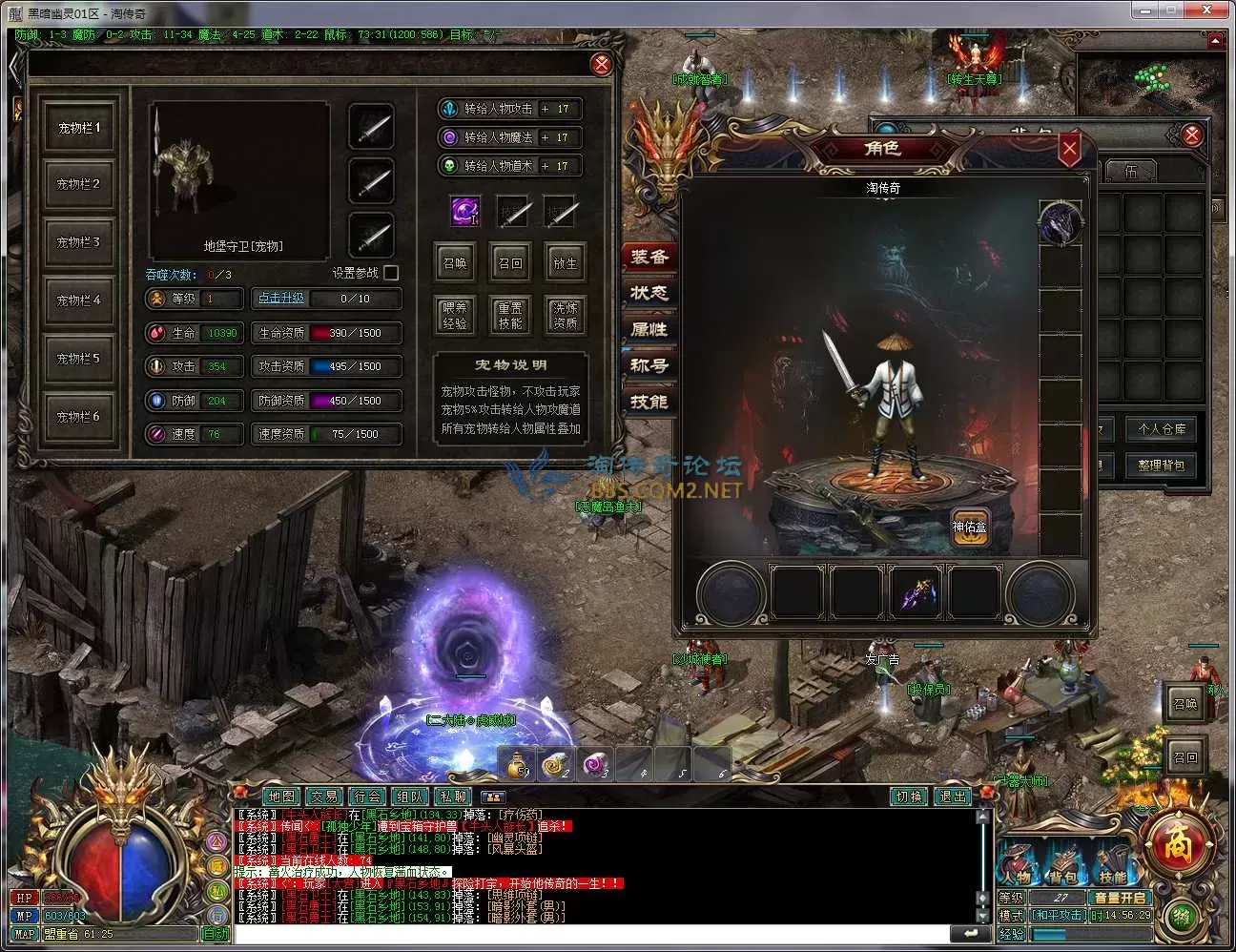Select the purple orb pet skill icon
1236x952 pixels.
pos(465,212)
